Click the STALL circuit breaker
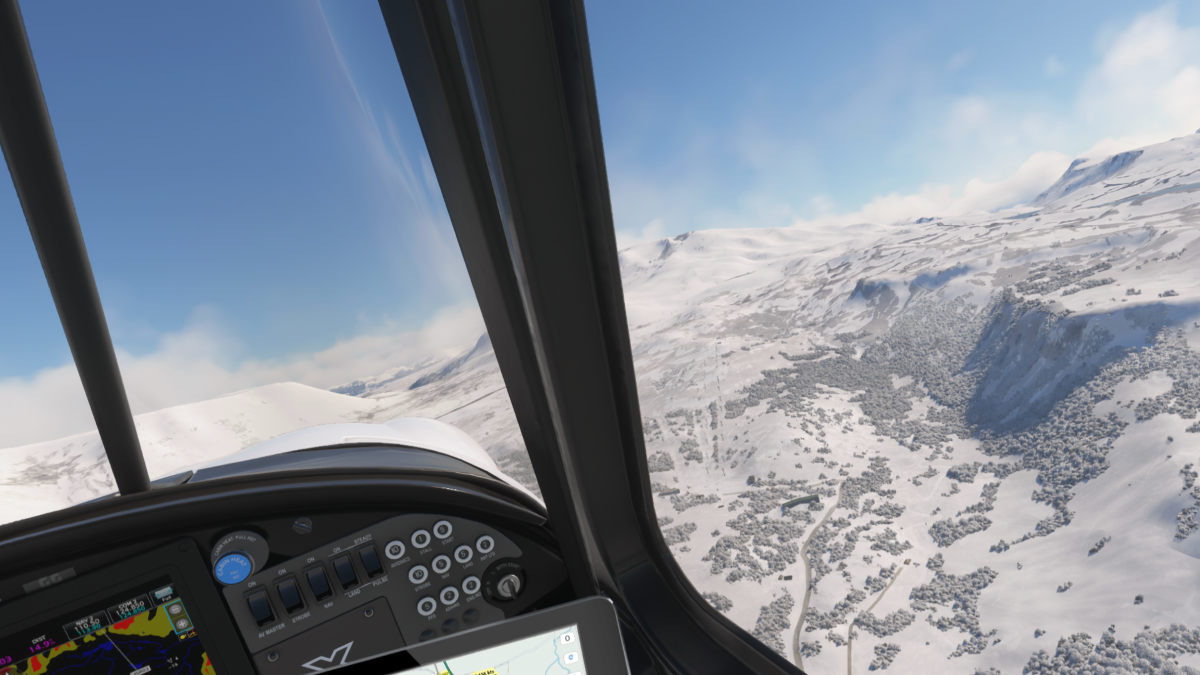 [421, 539]
